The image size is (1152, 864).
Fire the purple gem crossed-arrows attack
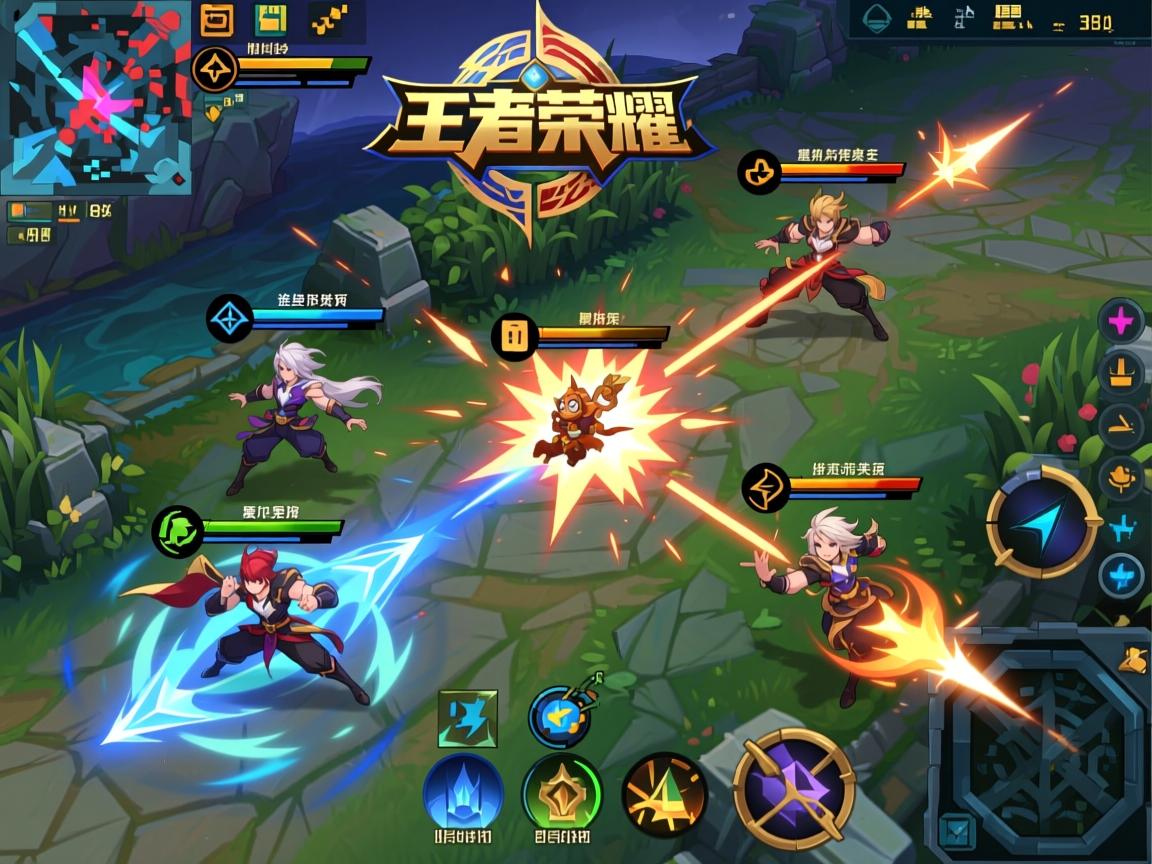click(x=793, y=788)
